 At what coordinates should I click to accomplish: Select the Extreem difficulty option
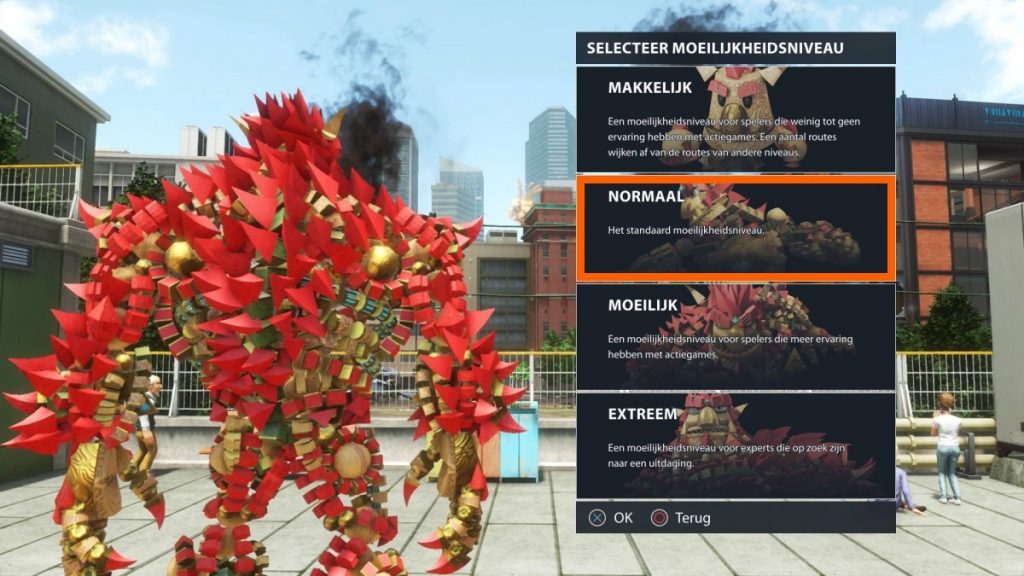point(735,444)
